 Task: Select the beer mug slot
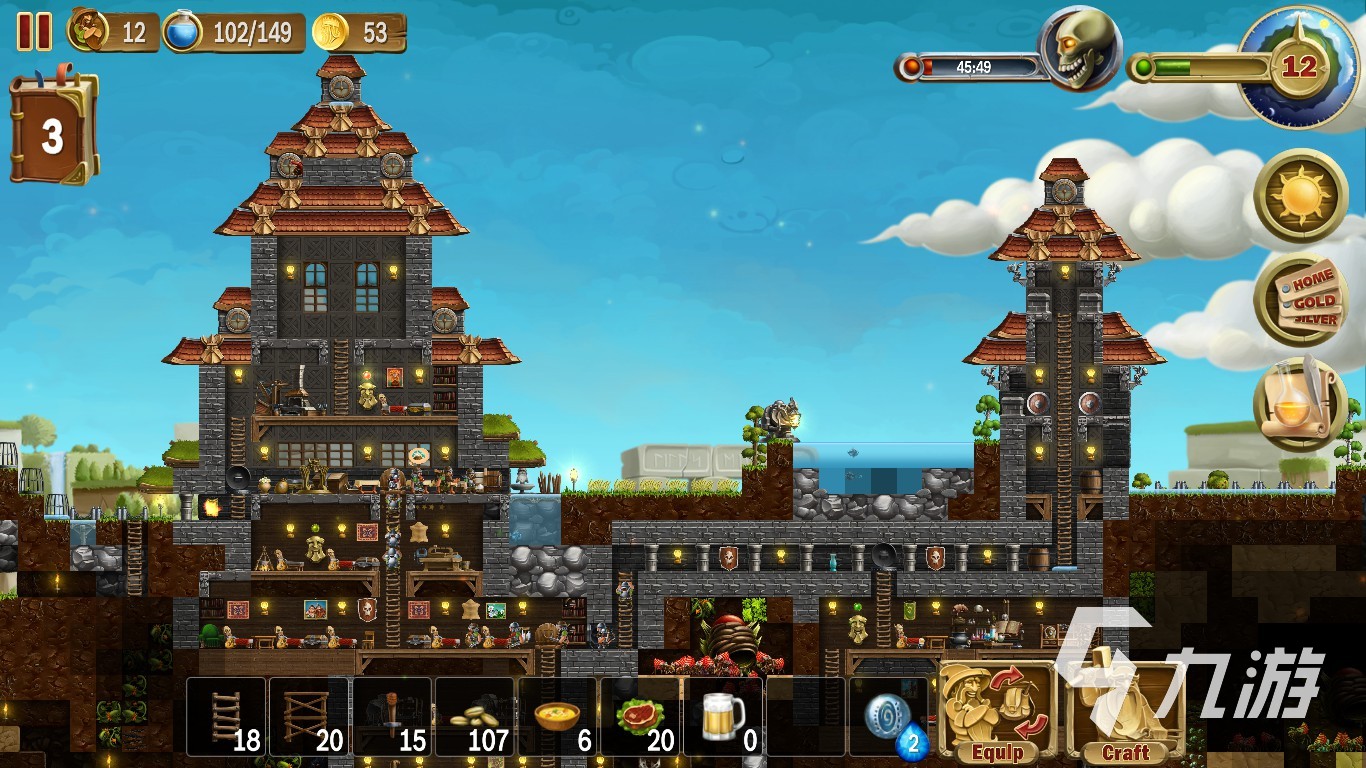(724, 716)
